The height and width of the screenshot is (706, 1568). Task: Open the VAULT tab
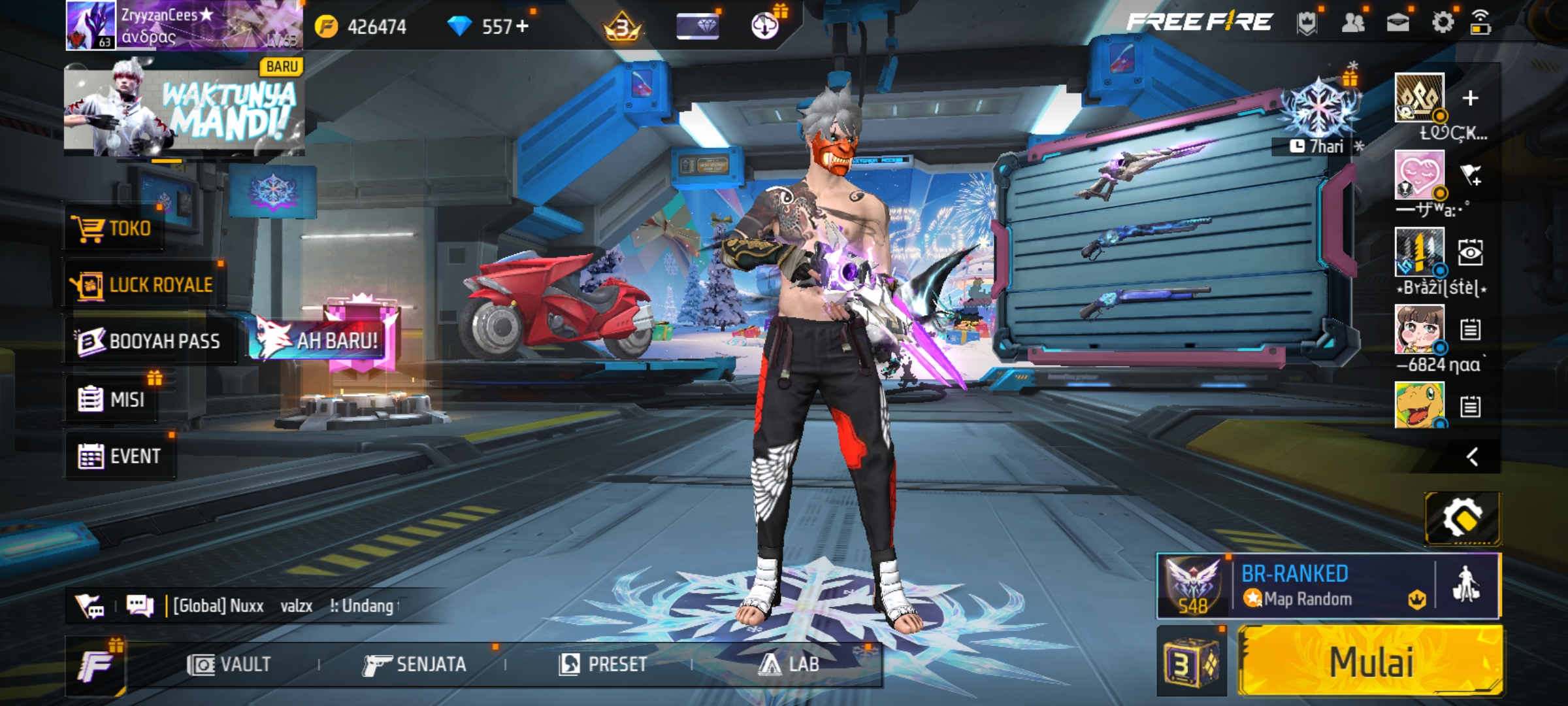(x=229, y=665)
